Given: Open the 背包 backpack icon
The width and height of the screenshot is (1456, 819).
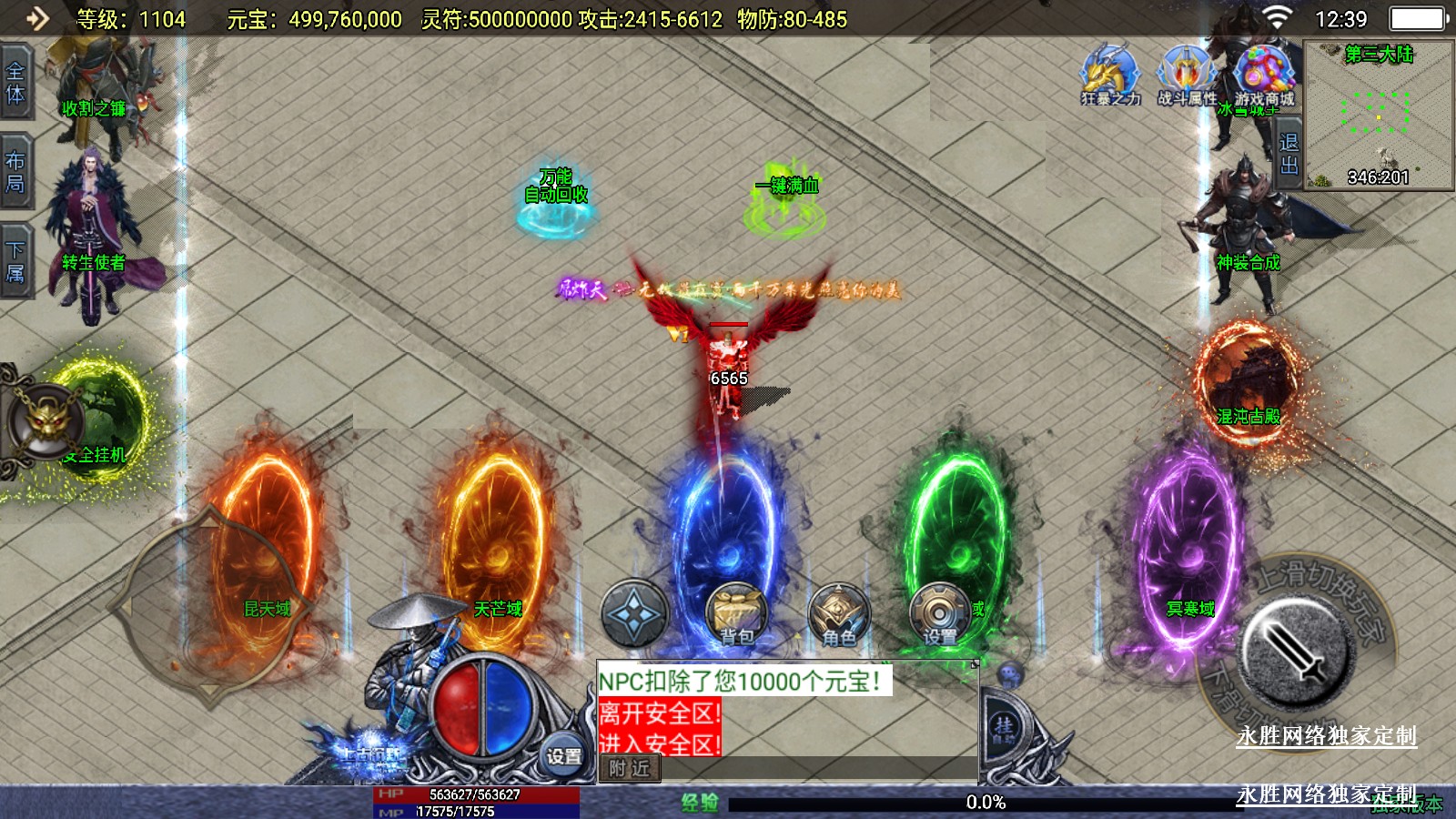Looking at the screenshot, I should [736, 614].
